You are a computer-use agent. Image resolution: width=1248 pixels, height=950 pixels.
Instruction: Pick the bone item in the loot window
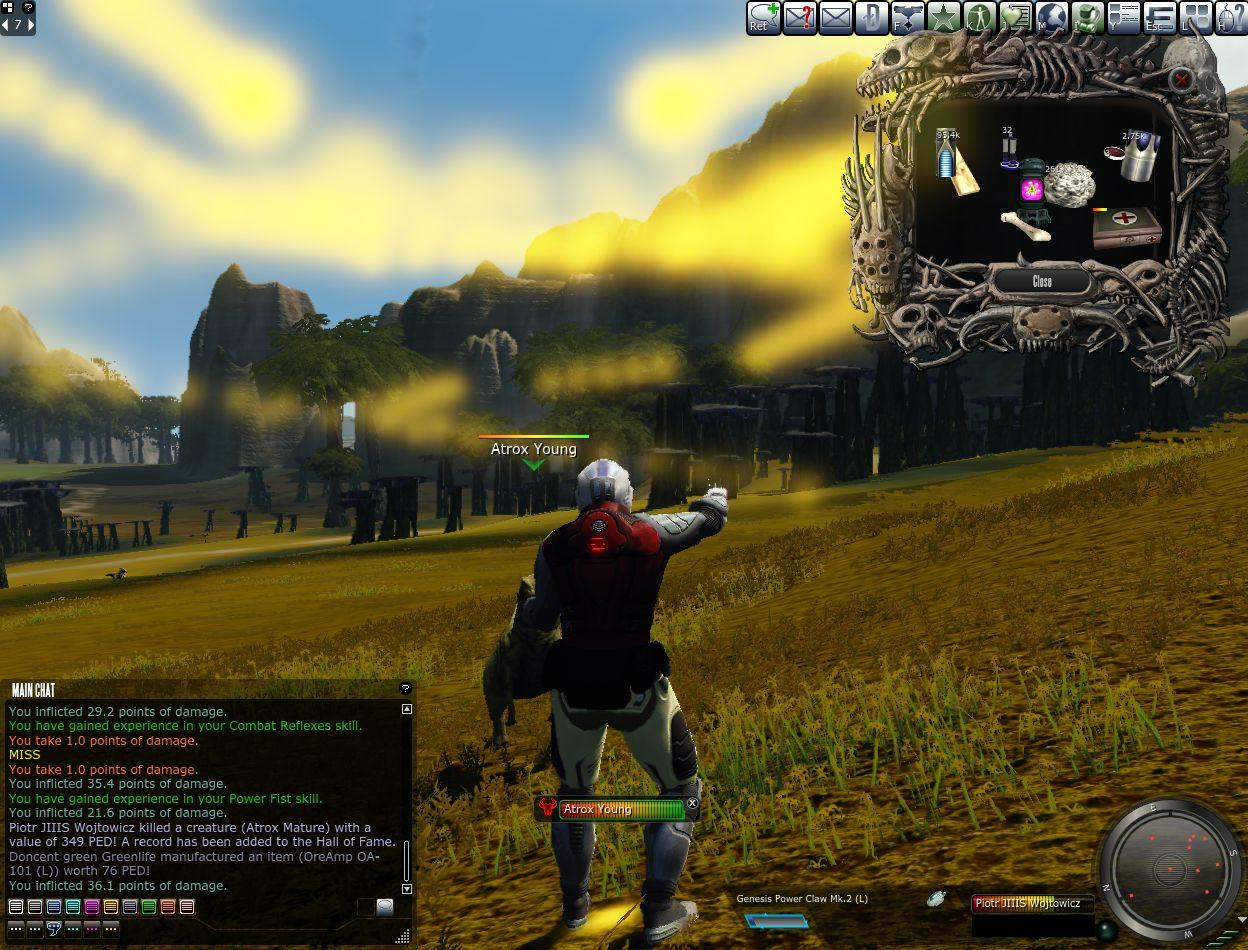point(1026,226)
